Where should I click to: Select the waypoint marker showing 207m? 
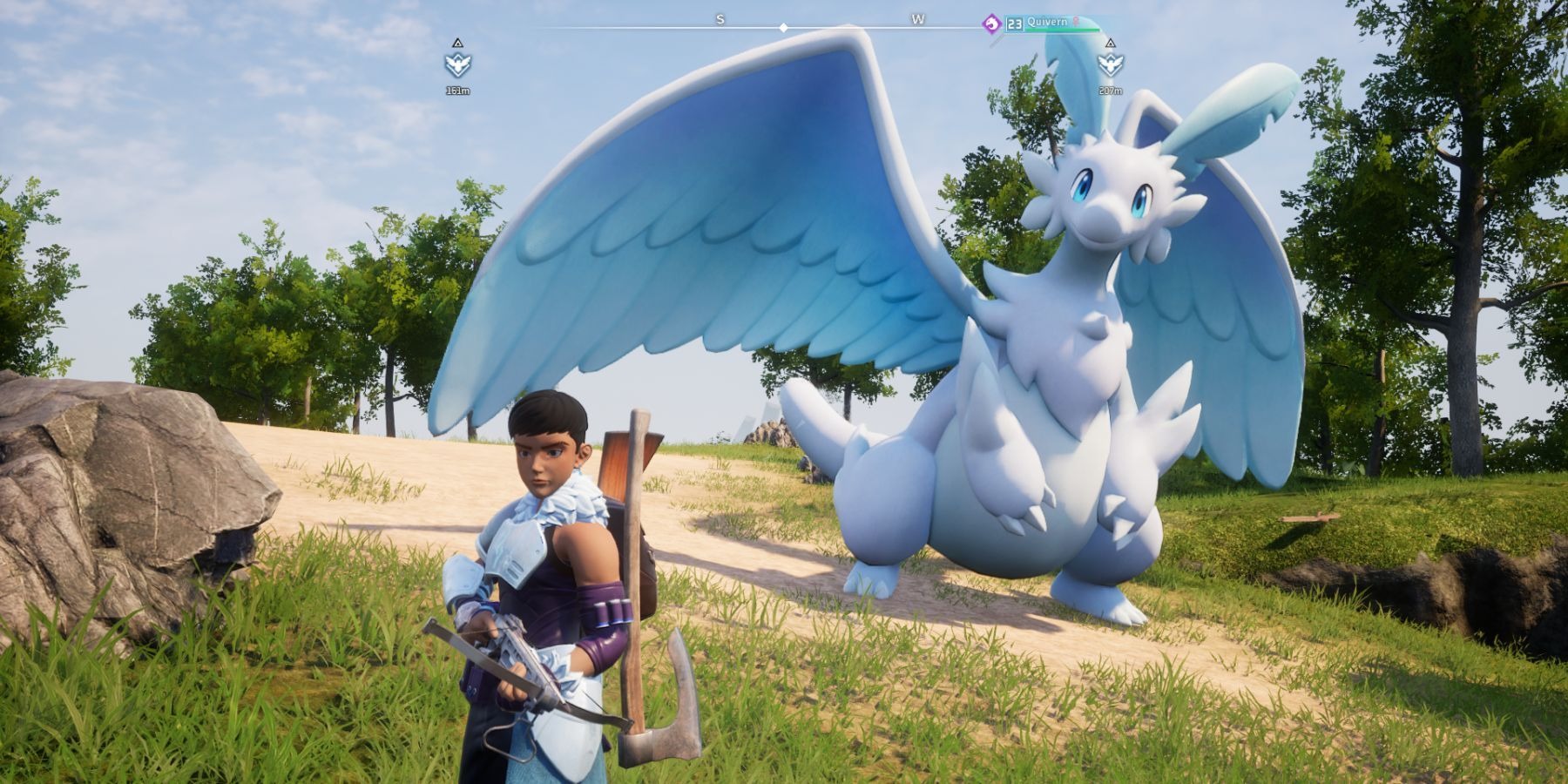pyautogui.click(x=1109, y=64)
